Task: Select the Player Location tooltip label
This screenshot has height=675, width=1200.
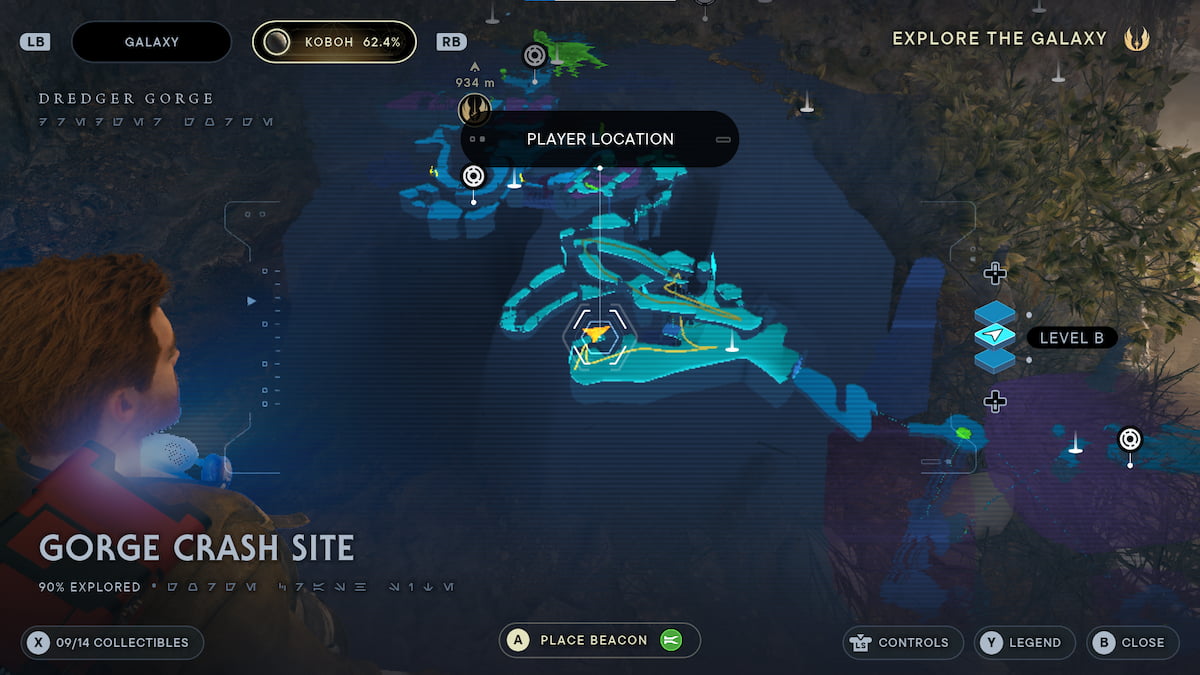Action: [x=600, y=139]
